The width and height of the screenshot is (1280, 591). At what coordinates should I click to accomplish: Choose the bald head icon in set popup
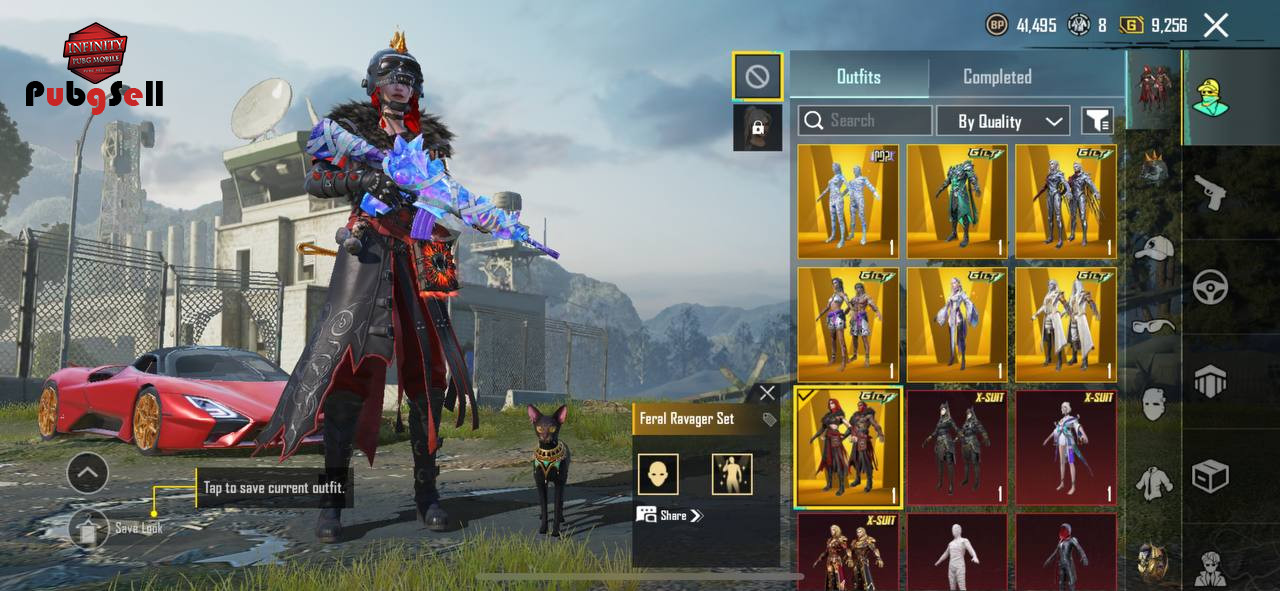(658, 474)
